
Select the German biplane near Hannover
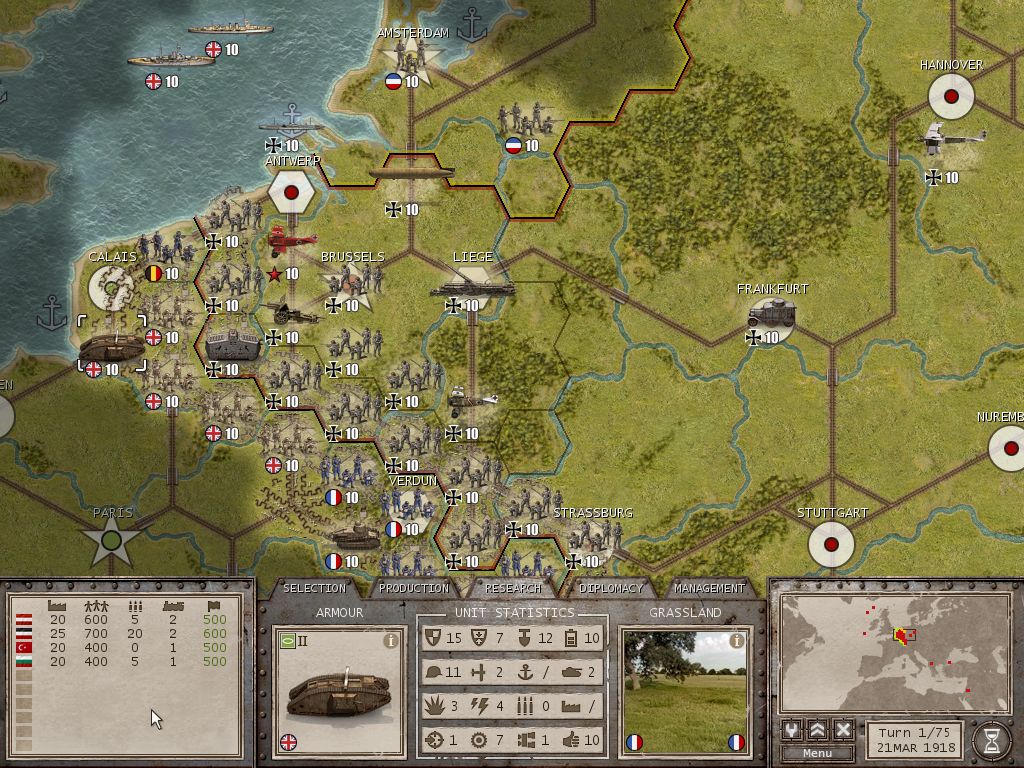[952, 140]
